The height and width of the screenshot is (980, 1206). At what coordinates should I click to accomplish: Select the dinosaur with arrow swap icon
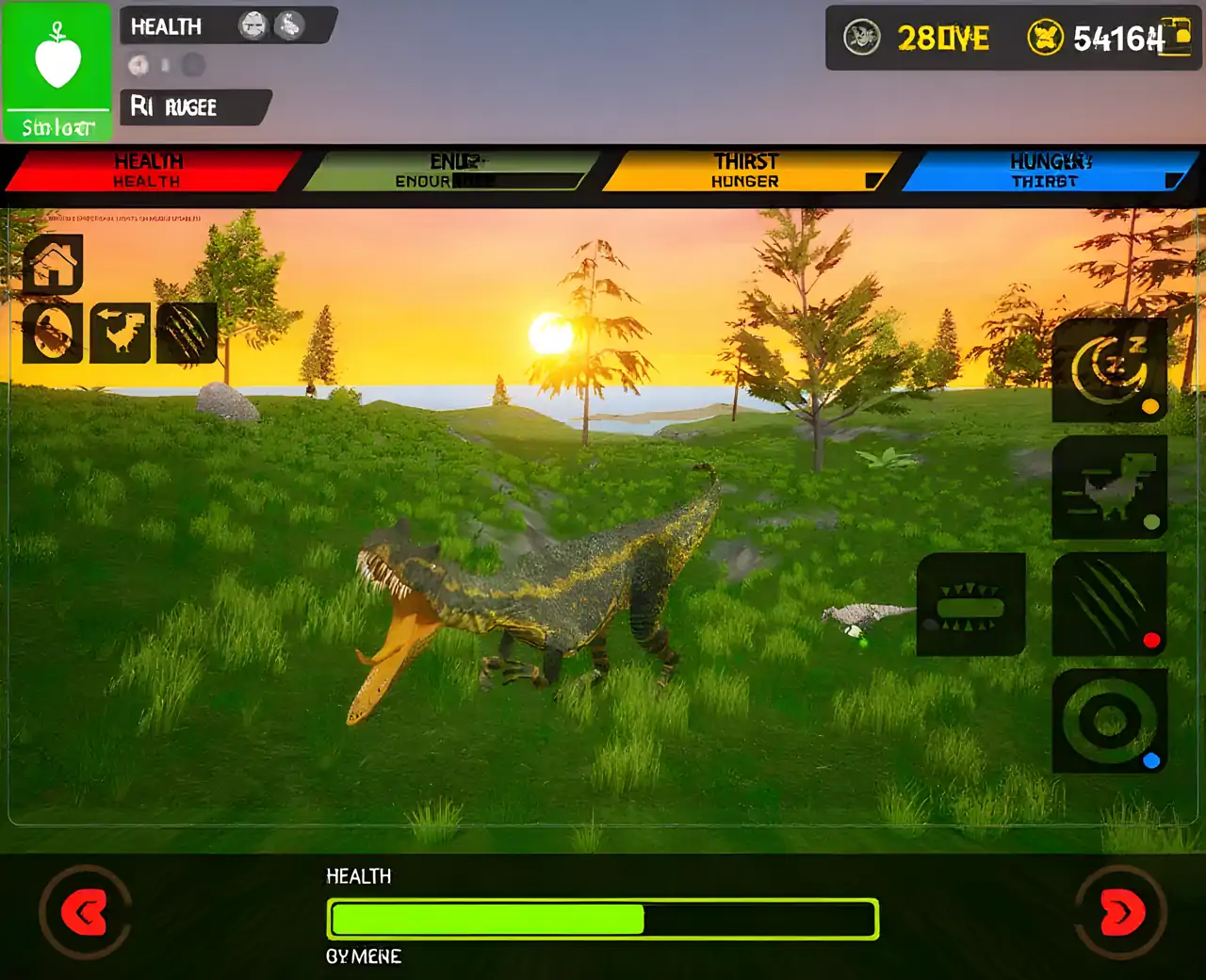pos(120,334)
